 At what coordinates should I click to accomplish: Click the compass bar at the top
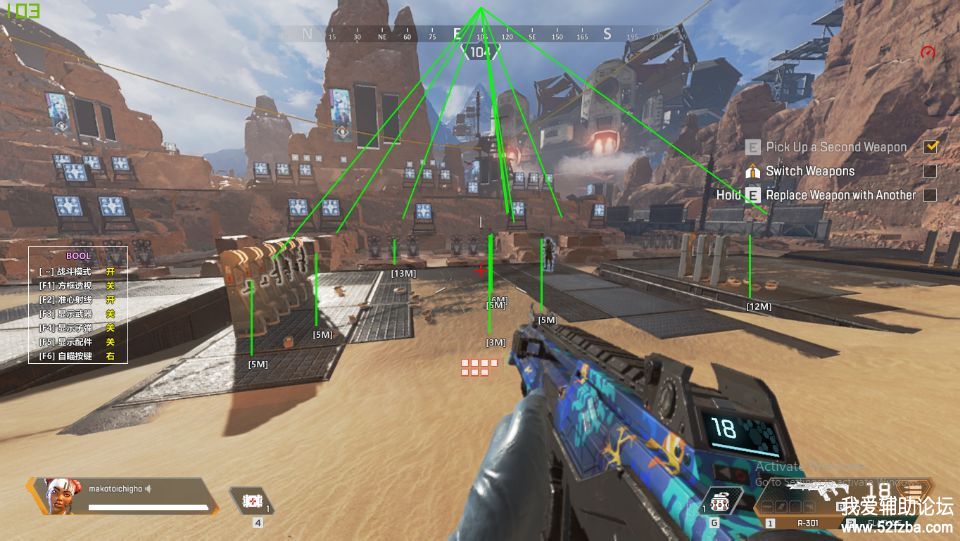pos(480,34)
